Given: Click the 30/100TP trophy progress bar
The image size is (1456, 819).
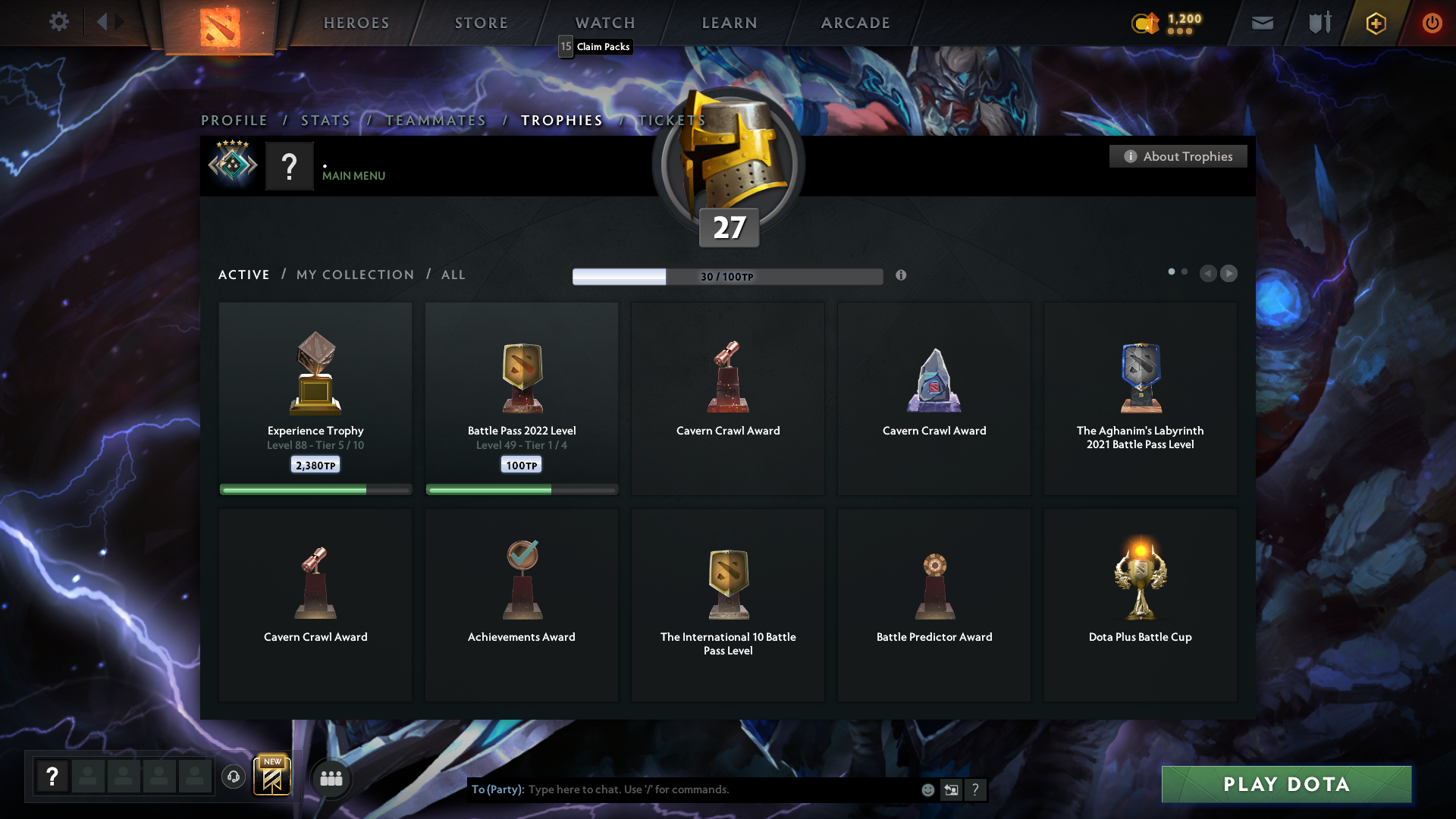Looking at the screenshot, I should 727,276.
